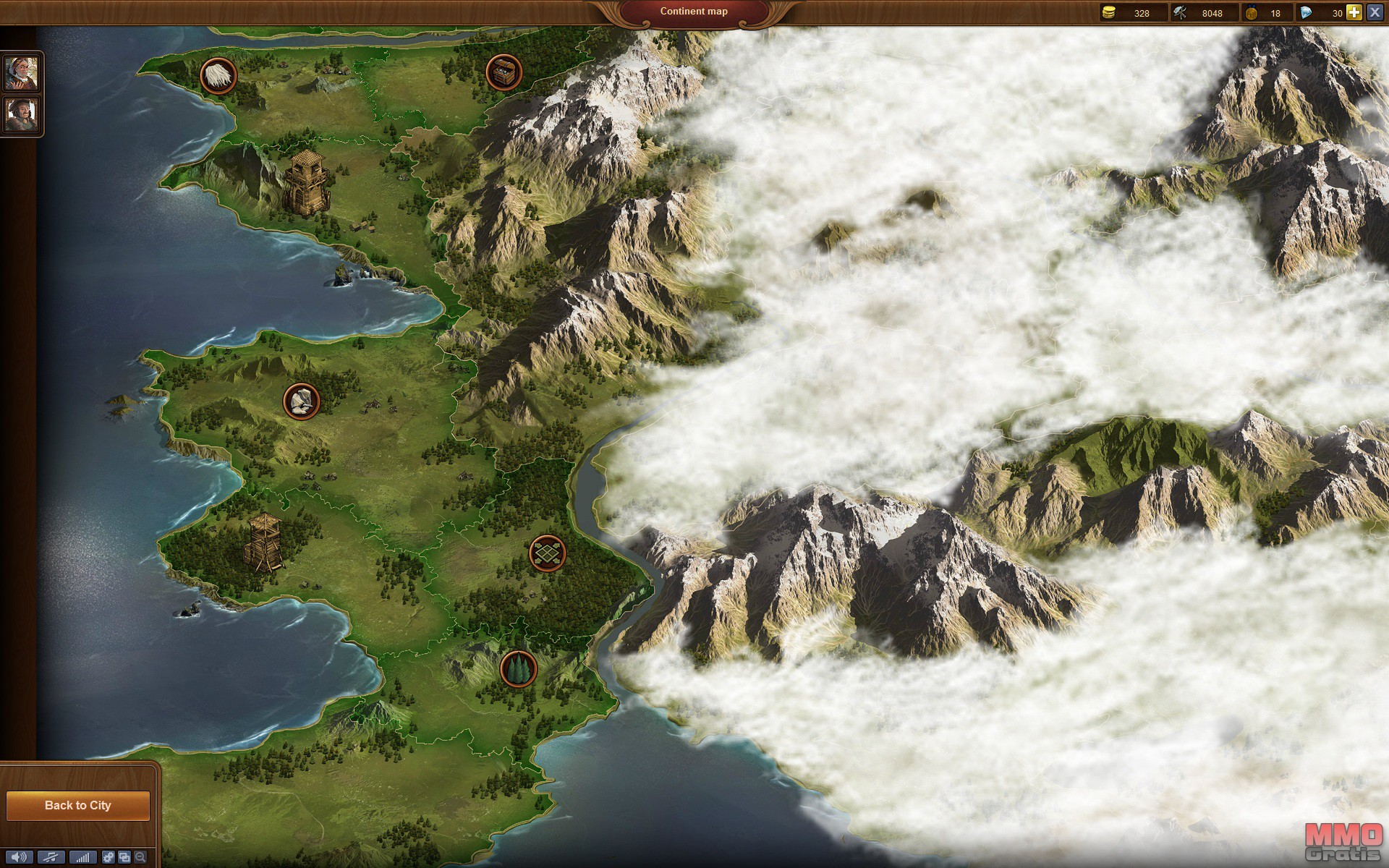The height and width of the screenshot is (868, 1389).
Task: Zoom out with the magnifying glass icon
Action: (140, 858)
